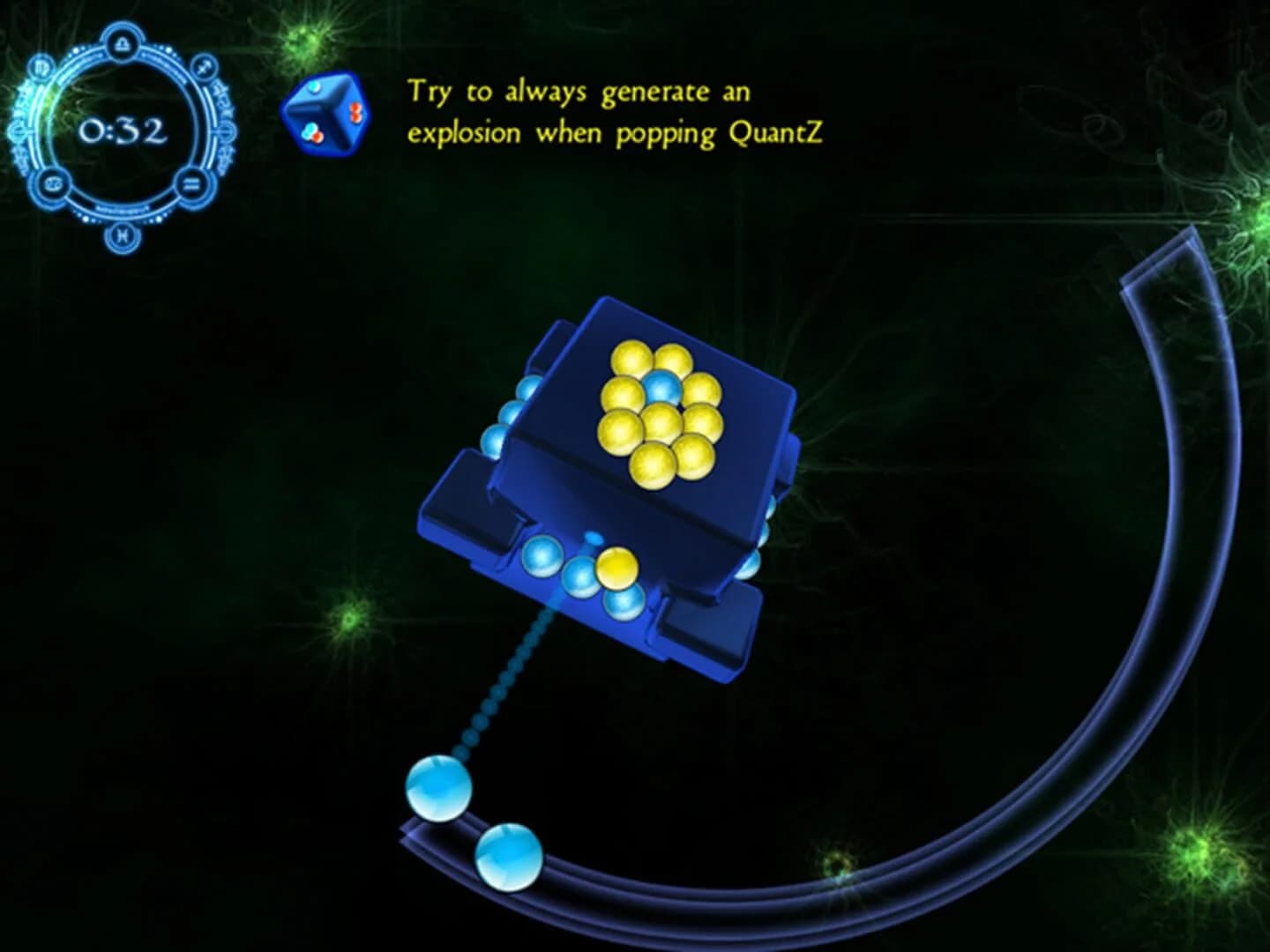Select the Libra symbol atop the timer ring
The height and width of the screenshot is (952, 1270).
(x=123, y=41)
